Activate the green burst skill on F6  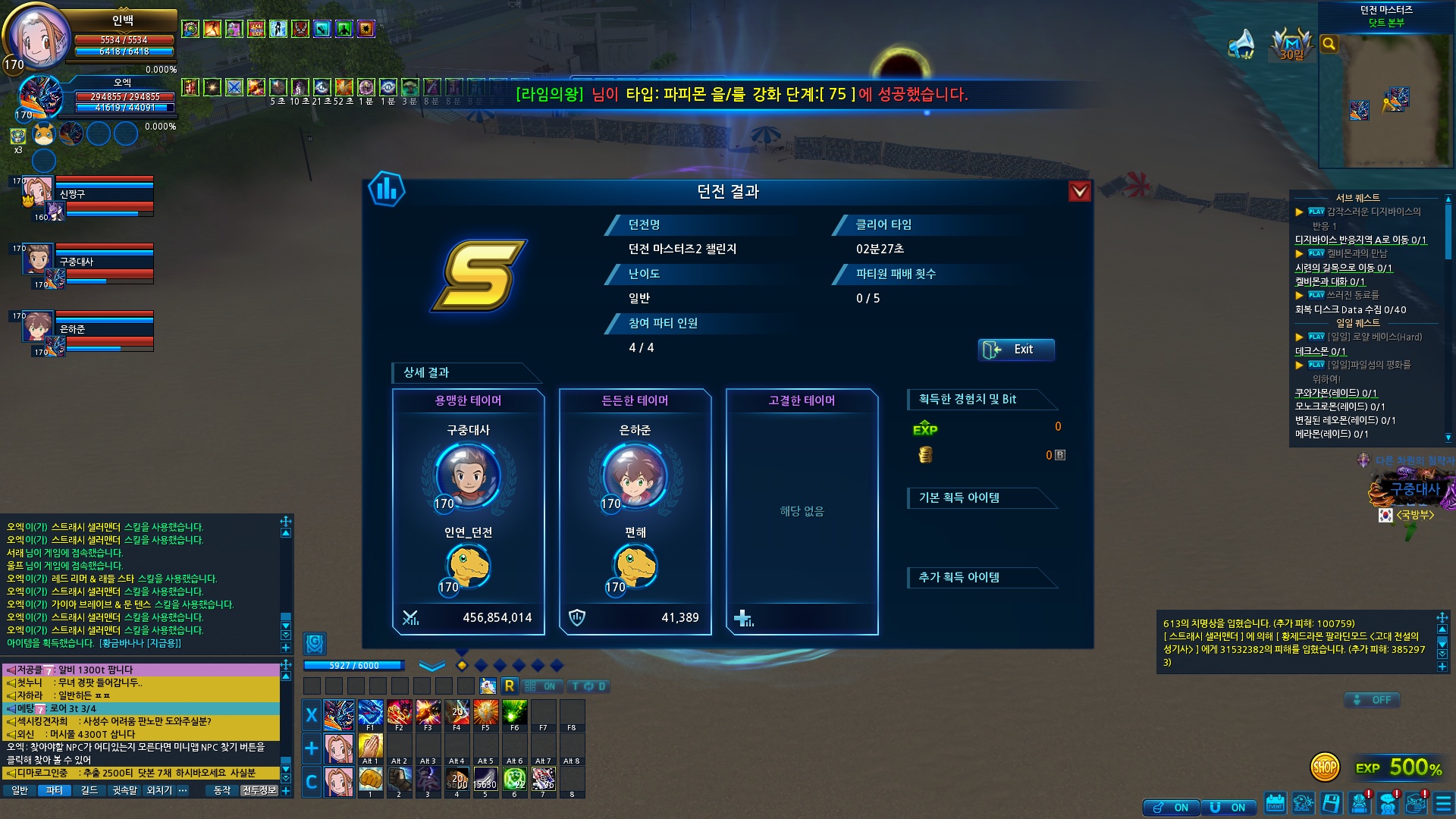[514, 714]
